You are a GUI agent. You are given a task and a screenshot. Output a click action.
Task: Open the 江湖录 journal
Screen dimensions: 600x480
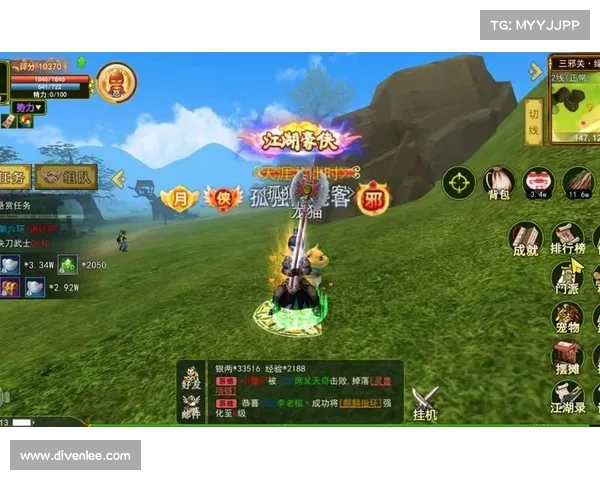pyautogui.click(x=567, y=398)
